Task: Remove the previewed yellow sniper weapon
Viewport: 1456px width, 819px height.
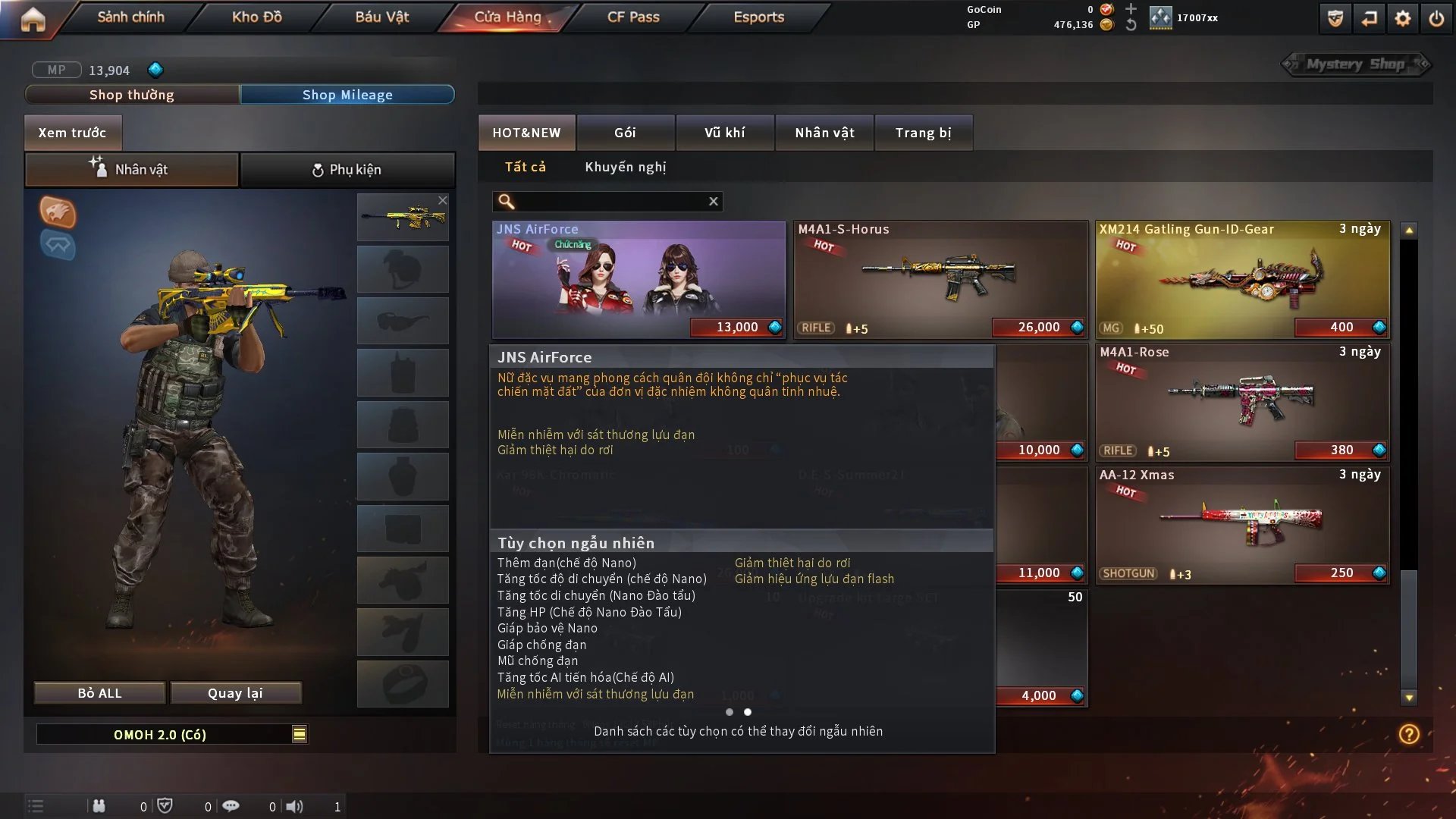Action: [443, 200]
